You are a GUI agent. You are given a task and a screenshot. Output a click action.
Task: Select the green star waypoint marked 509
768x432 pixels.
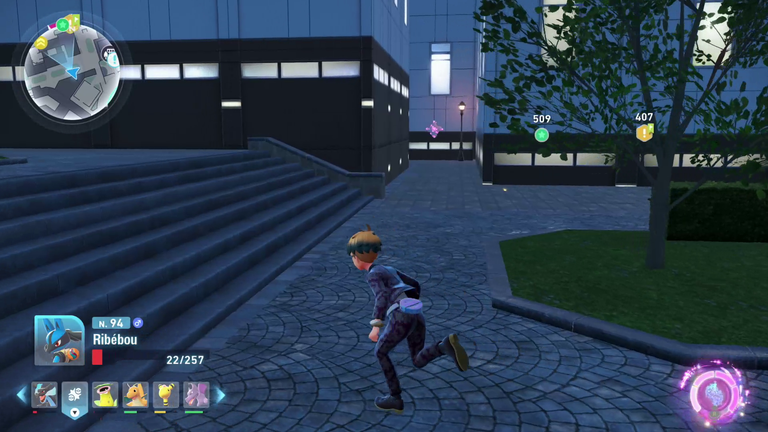(x=542, y=135)
